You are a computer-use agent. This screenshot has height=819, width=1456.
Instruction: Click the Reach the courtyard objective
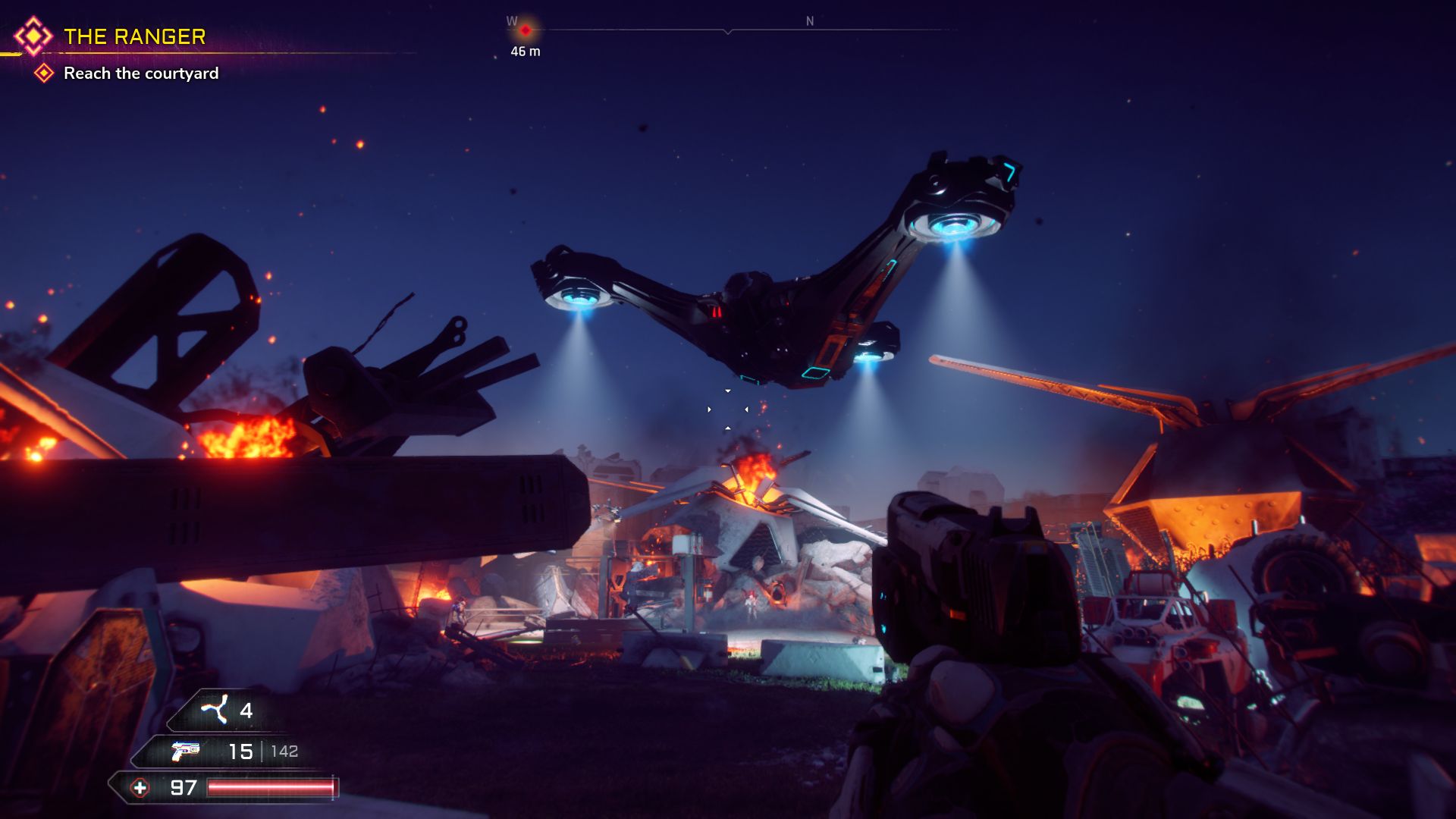point(141,74)
